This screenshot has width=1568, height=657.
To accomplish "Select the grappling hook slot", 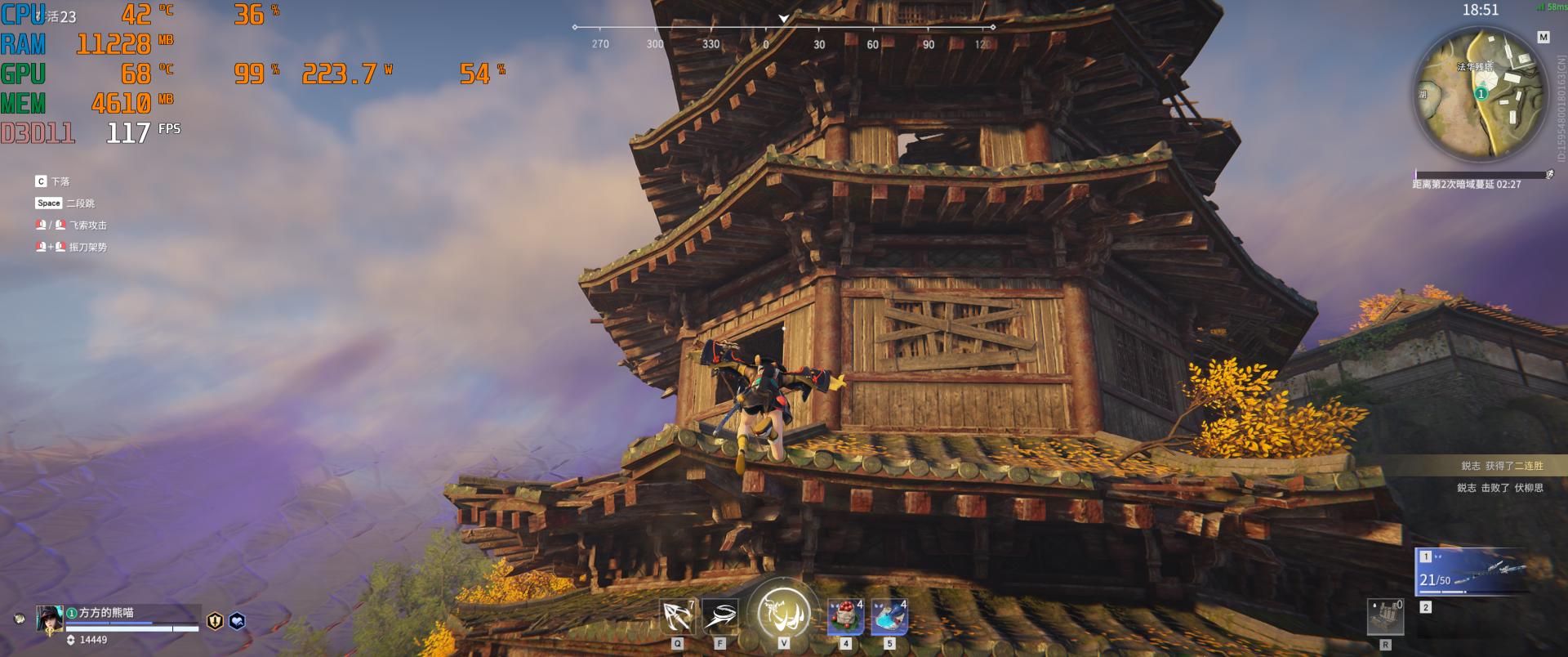I will tap(678, 617).
